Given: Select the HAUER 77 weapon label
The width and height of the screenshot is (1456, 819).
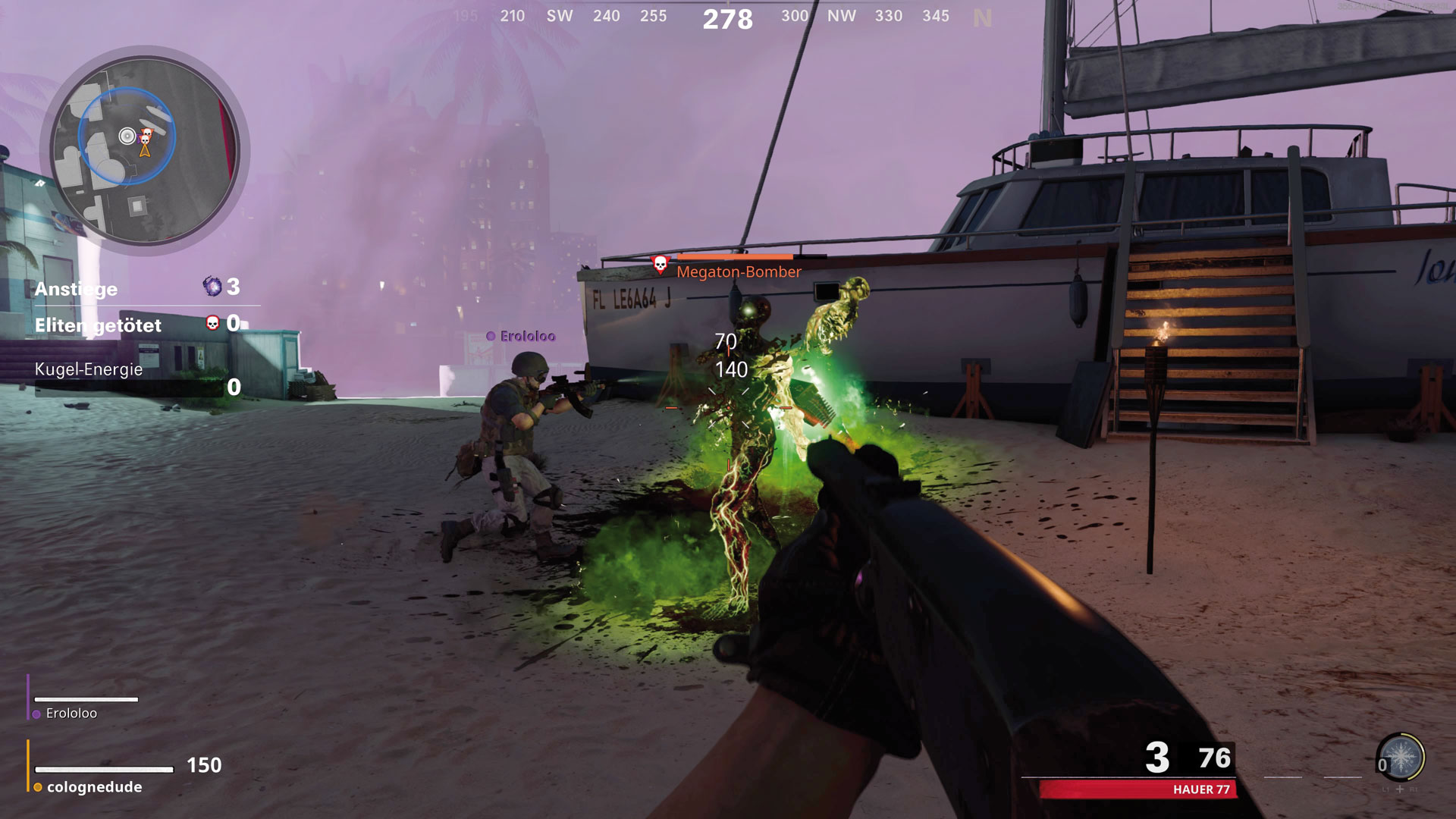Looking at the screenshot, I should (1201, 789).
